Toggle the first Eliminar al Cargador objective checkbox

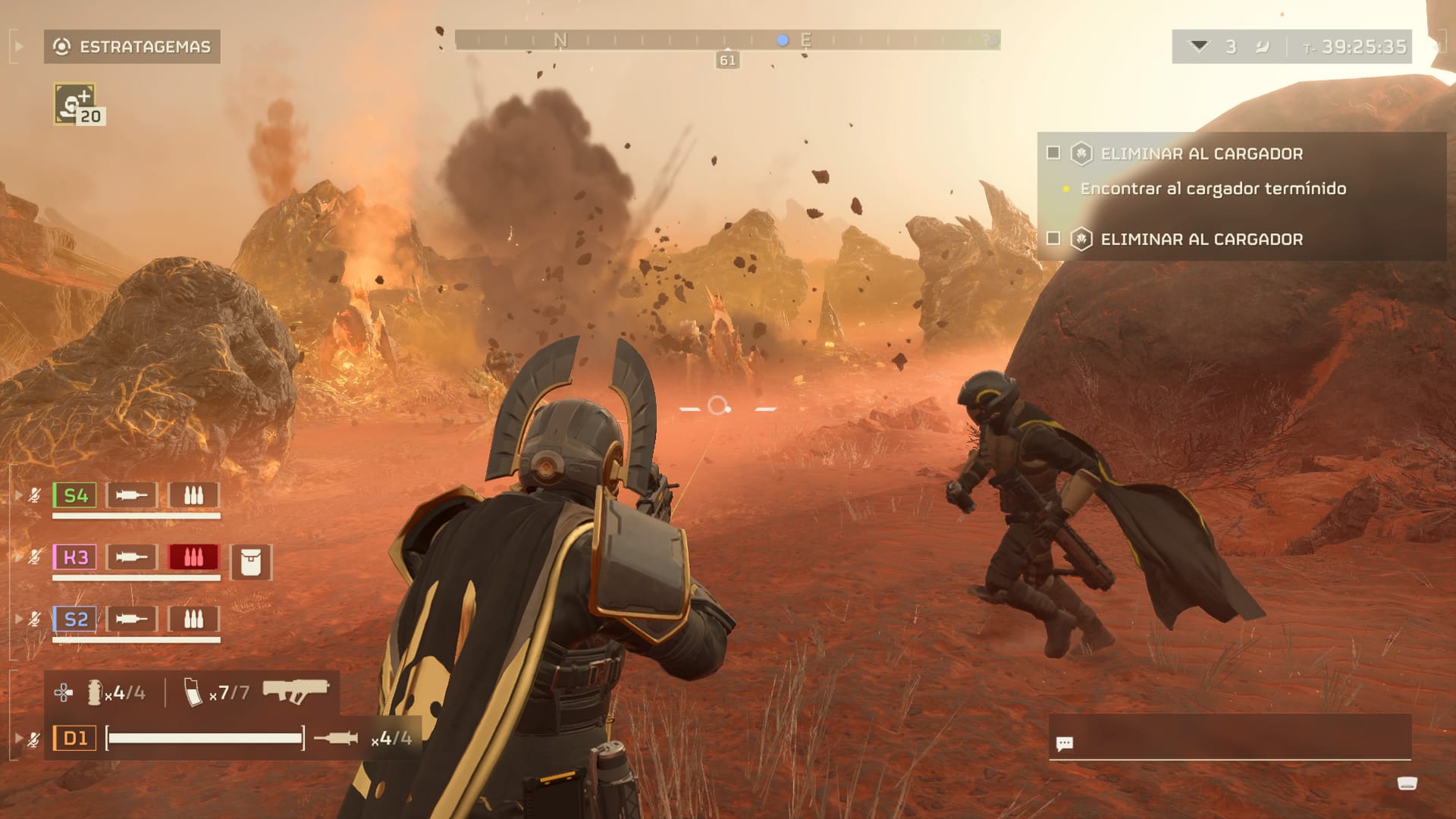click(1053, 153)
